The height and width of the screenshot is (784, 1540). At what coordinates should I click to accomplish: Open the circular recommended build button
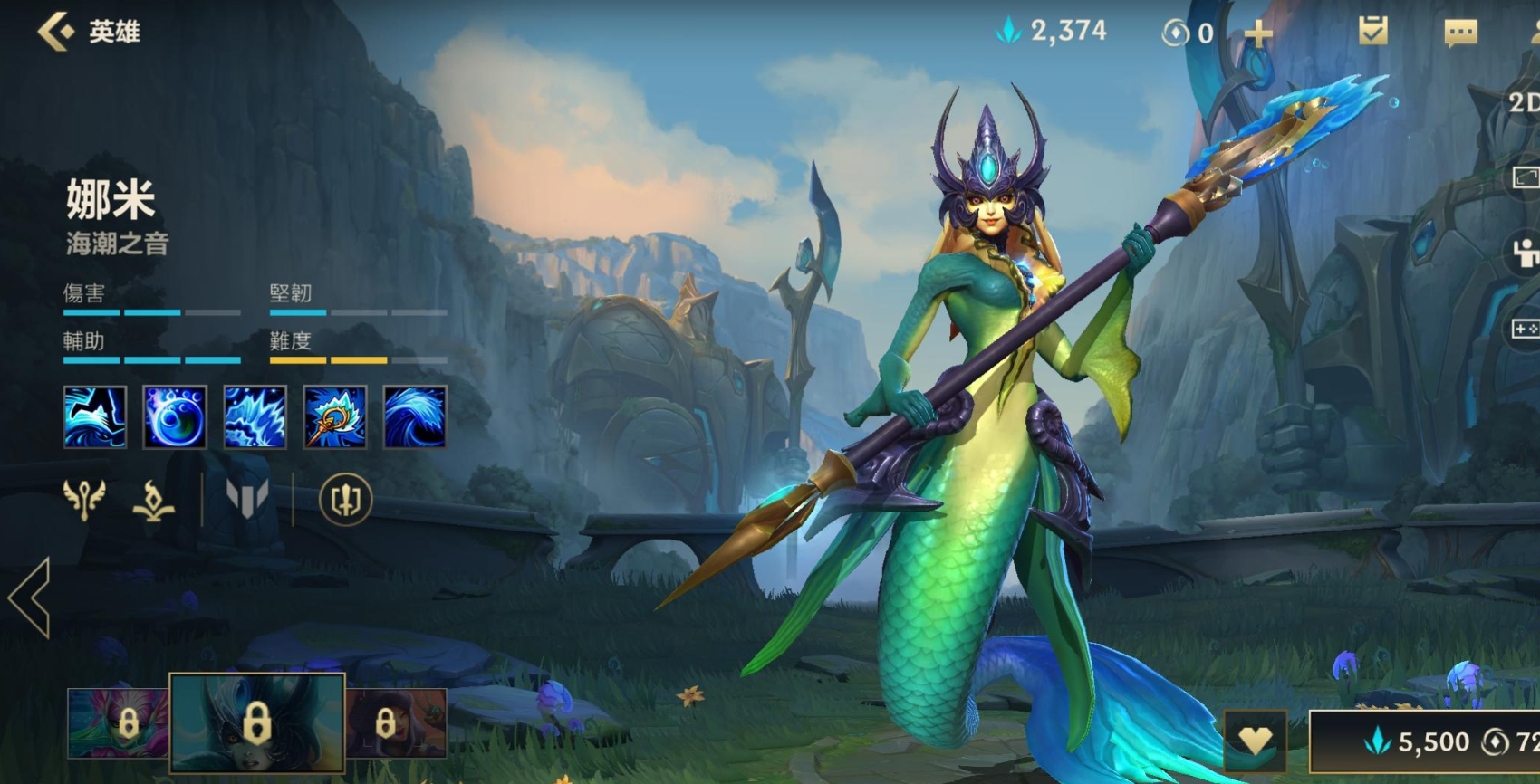[345, 500]
